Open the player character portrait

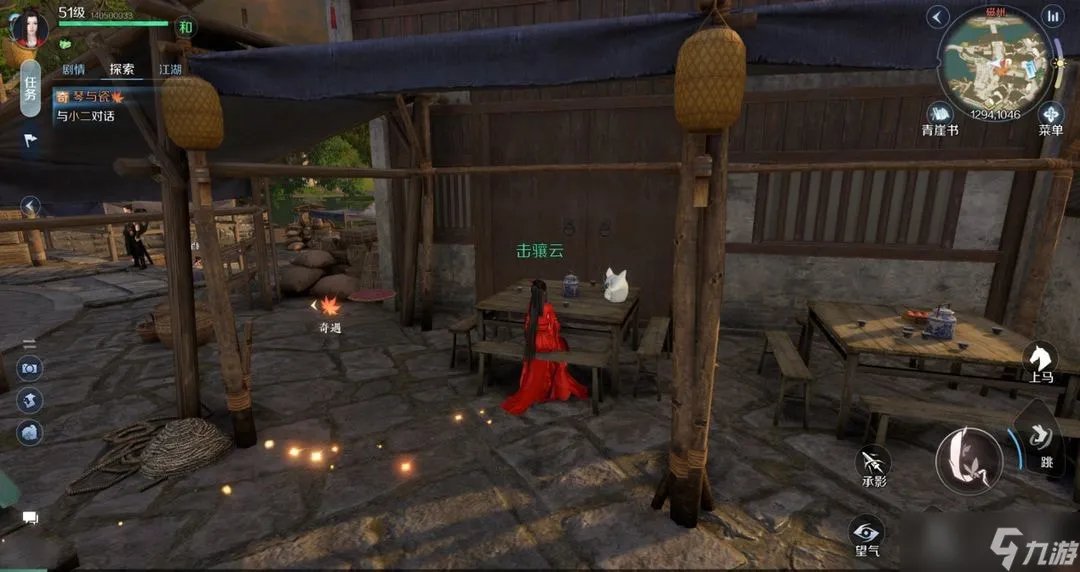click(28, 27)
